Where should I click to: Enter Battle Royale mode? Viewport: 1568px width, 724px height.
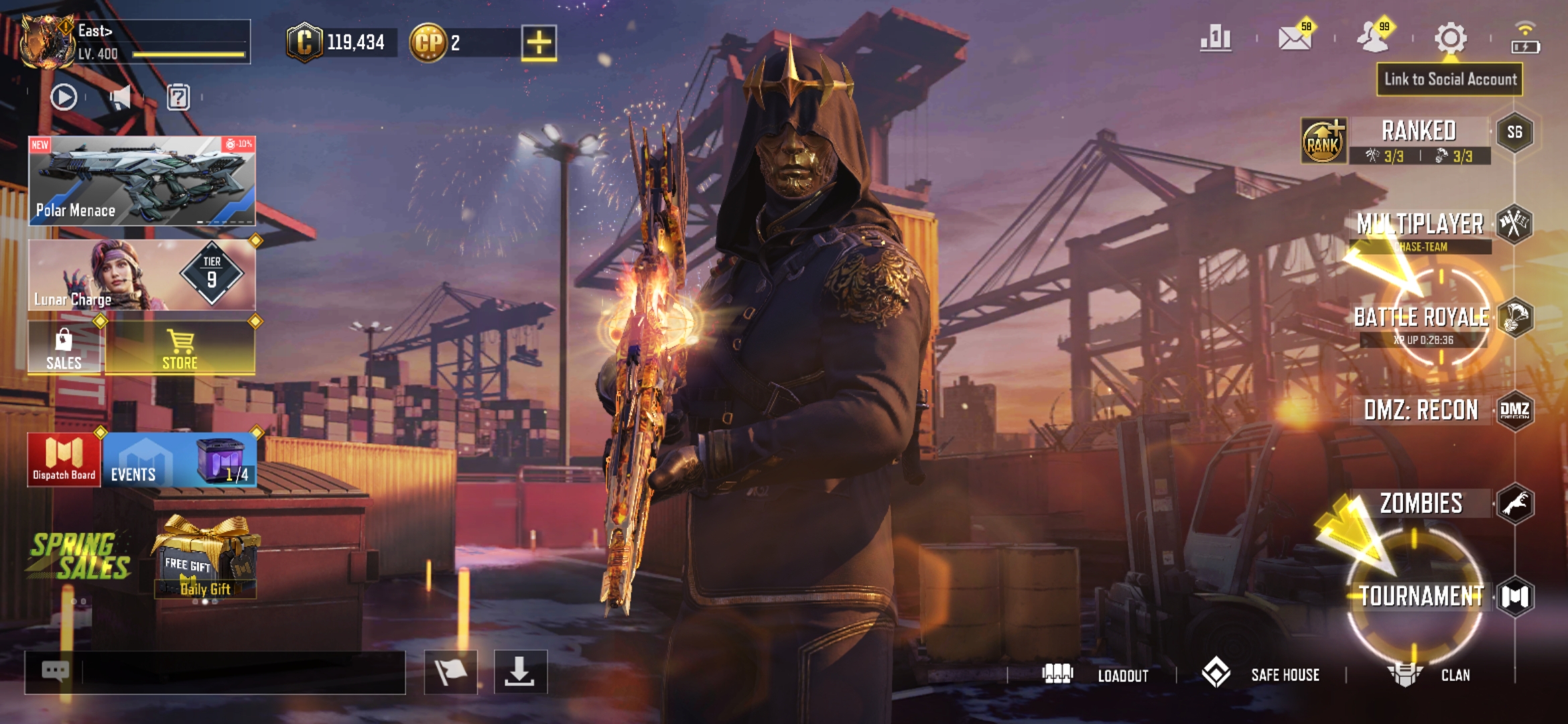point(1421,318)
